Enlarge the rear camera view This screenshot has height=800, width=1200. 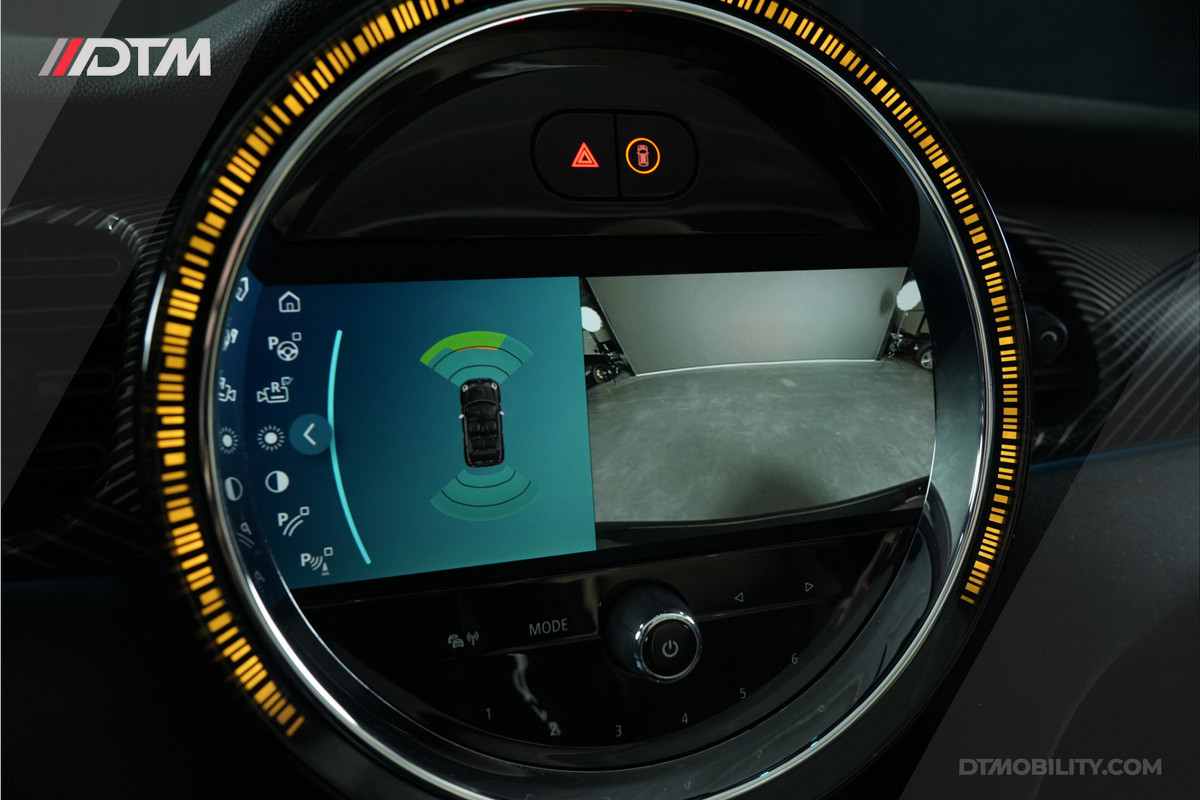tap(758, 400)
